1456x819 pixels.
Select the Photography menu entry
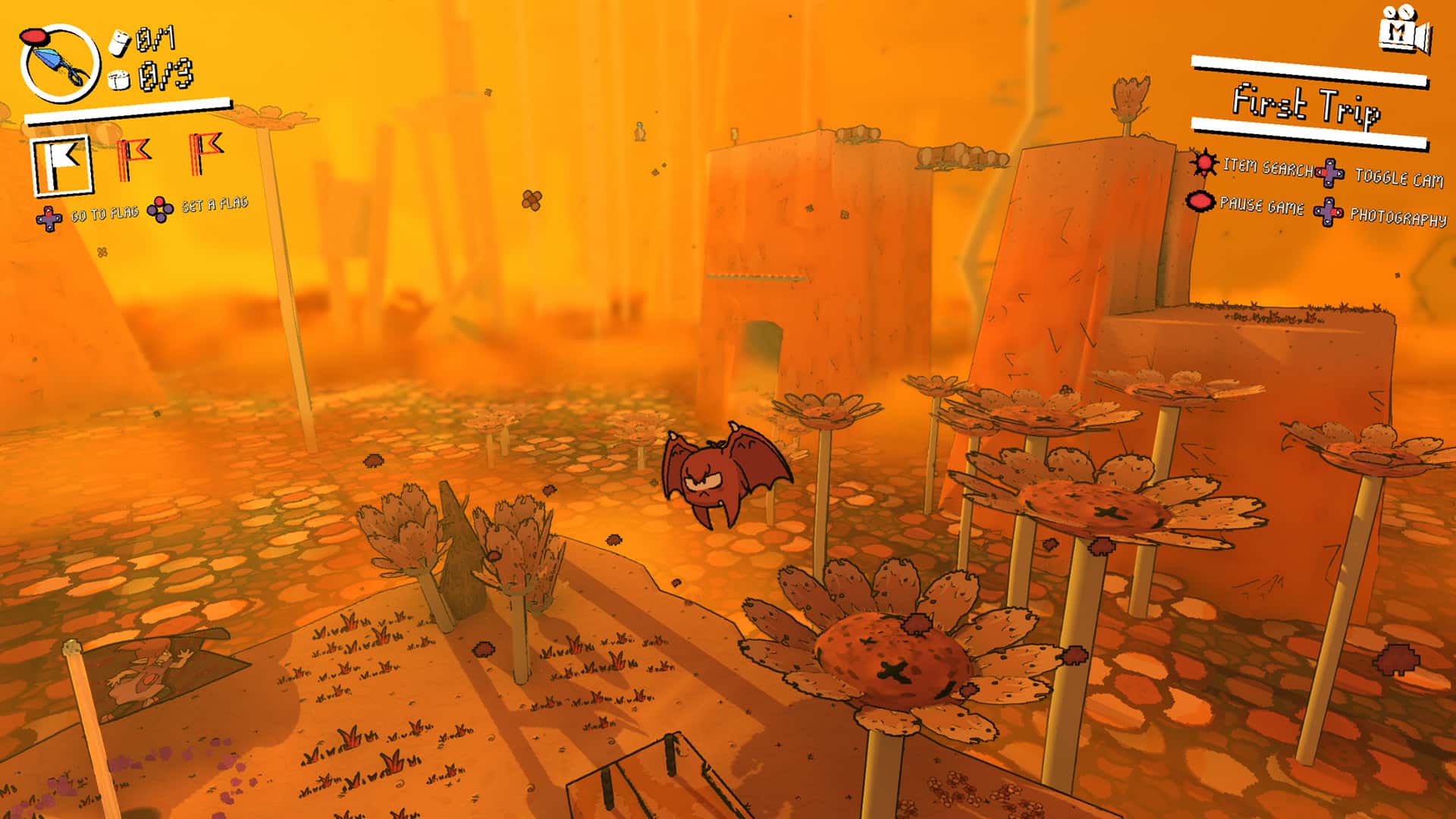click(x=1401, y=217)
